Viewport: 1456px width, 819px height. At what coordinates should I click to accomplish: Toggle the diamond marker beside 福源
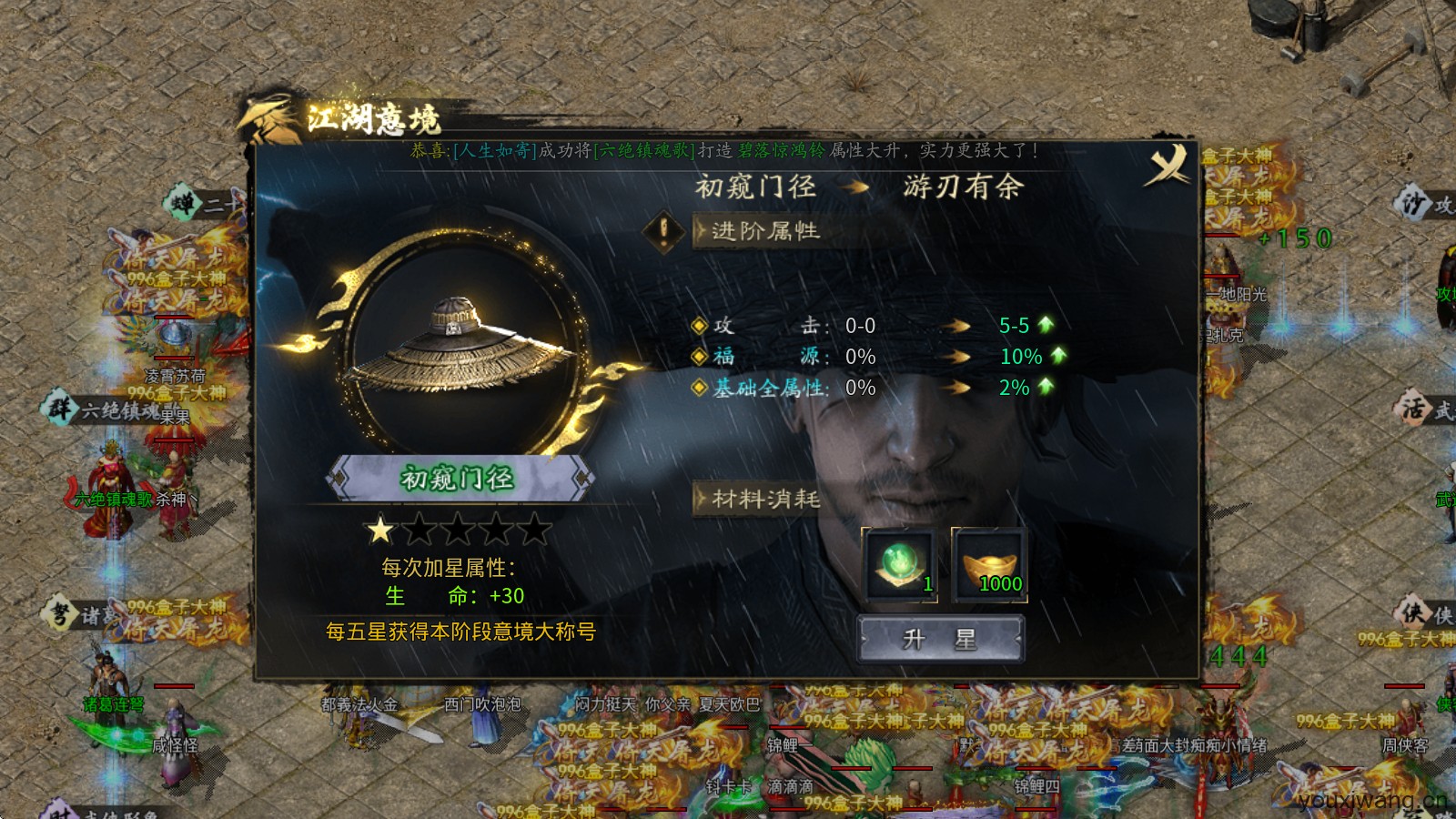point(698,357)
